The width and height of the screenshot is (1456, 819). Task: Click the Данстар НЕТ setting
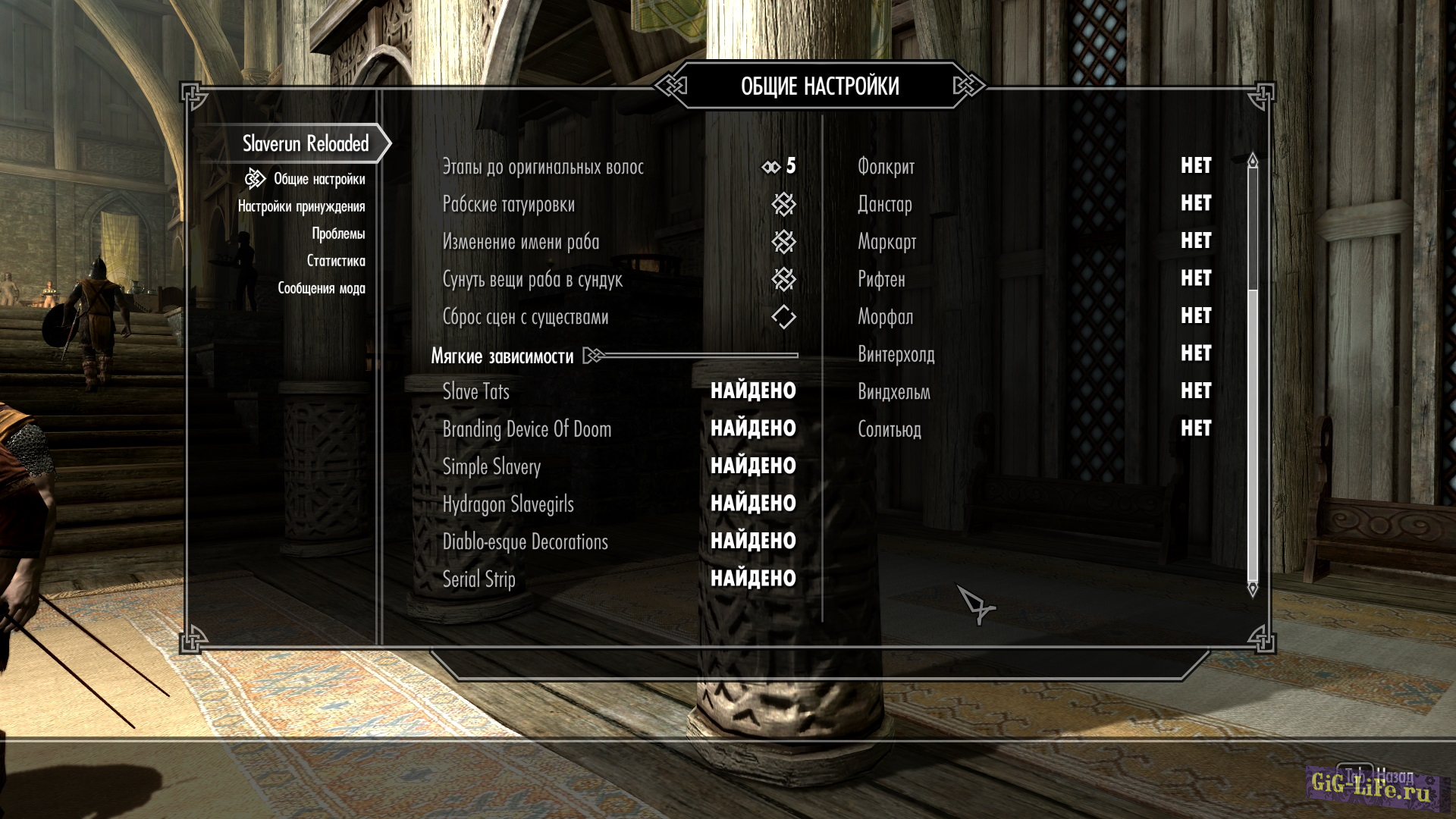(x=1195, y=203)
